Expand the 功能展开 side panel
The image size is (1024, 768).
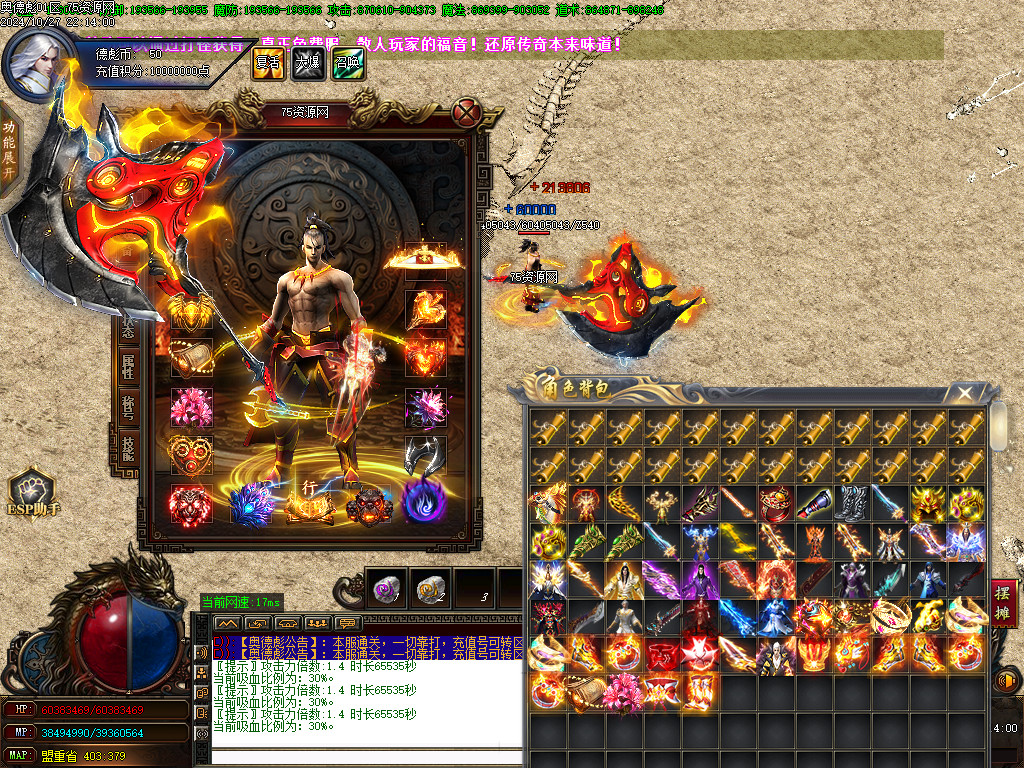(9, 150)
